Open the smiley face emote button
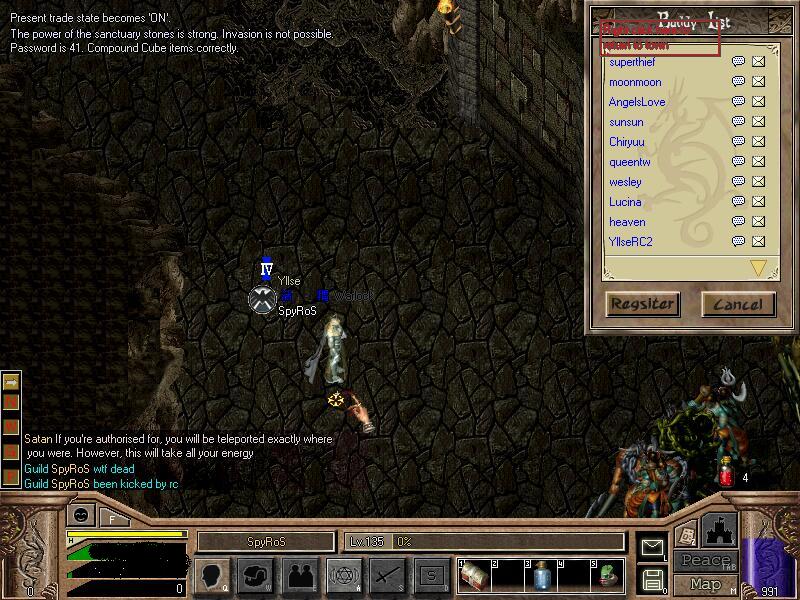The image size is (800, 600). pyautogui.click(x=81, y=516)
